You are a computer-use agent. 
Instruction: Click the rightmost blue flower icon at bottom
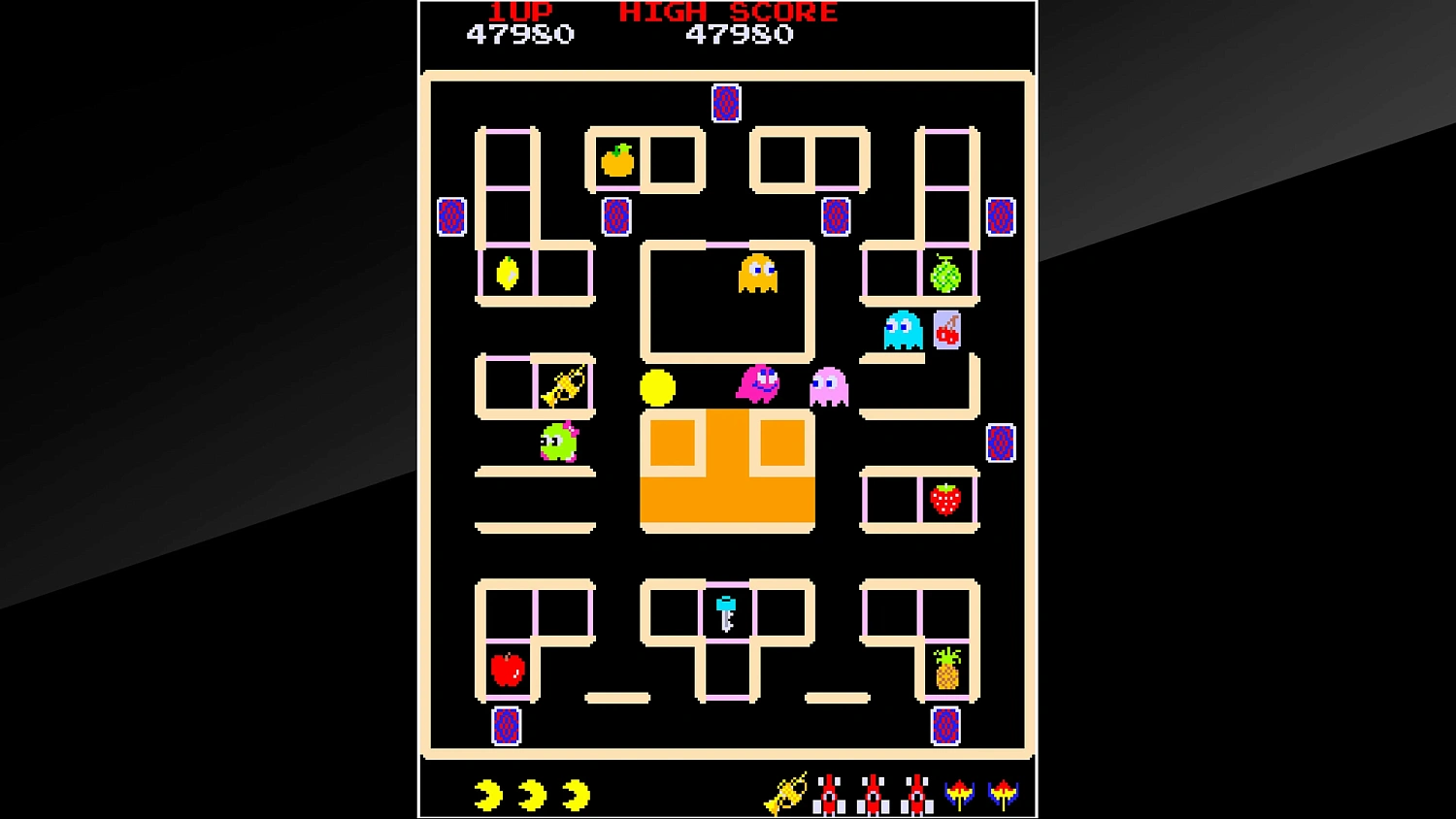coord(1004,793)
